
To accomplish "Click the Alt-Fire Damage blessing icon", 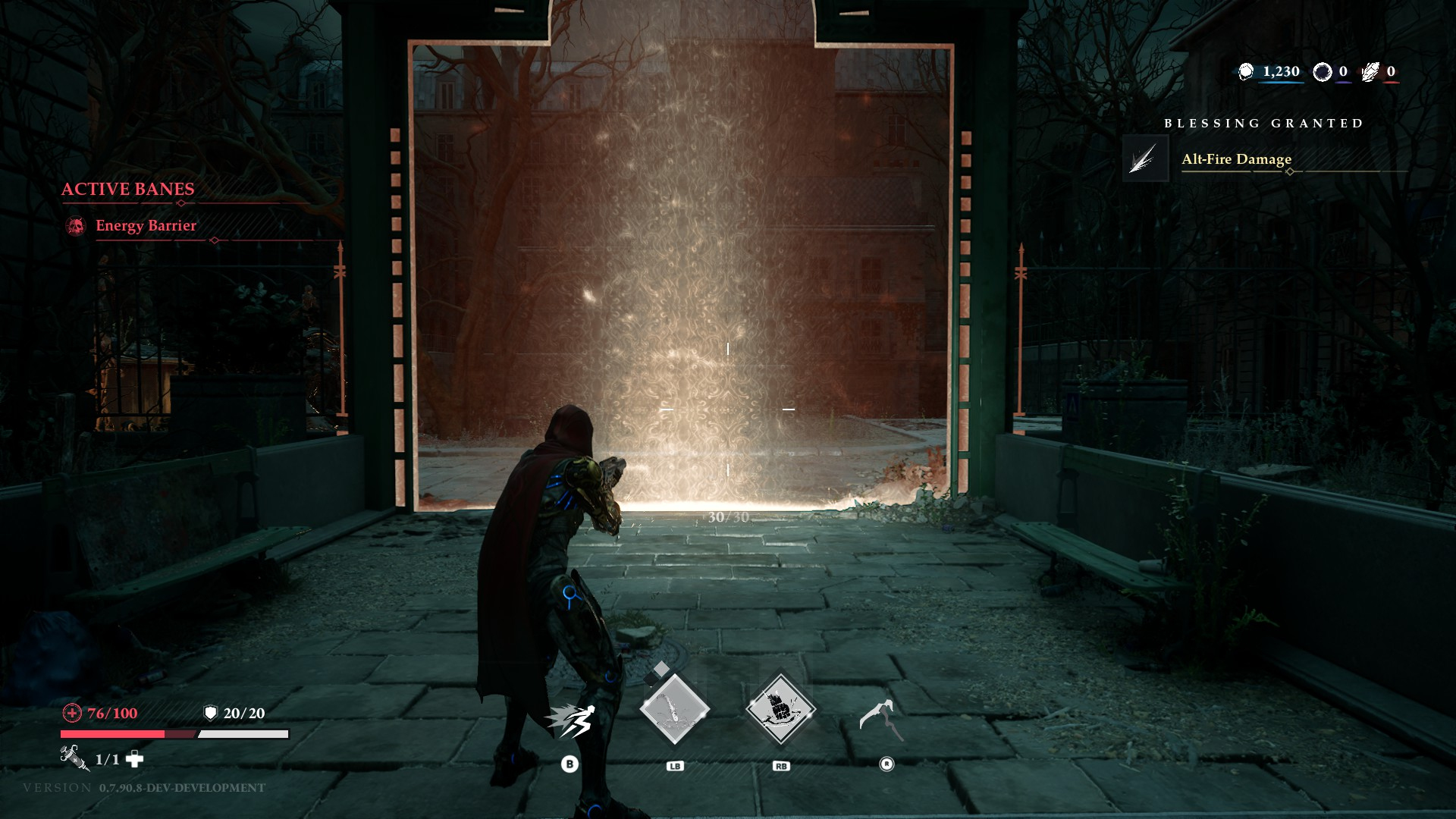I will pyautogui.click(x=1145, y=158).
